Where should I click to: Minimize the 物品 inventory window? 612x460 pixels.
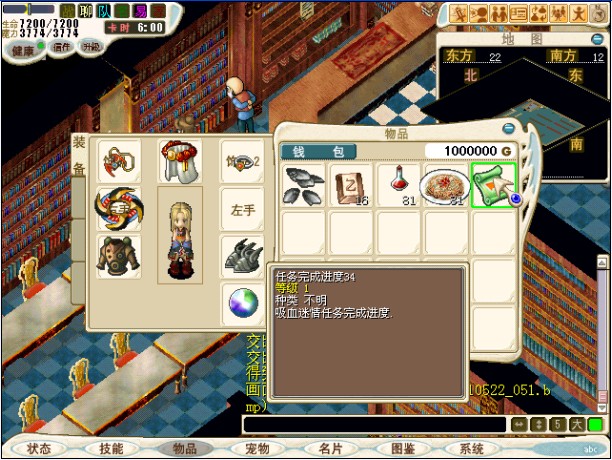tap(509, 128)
